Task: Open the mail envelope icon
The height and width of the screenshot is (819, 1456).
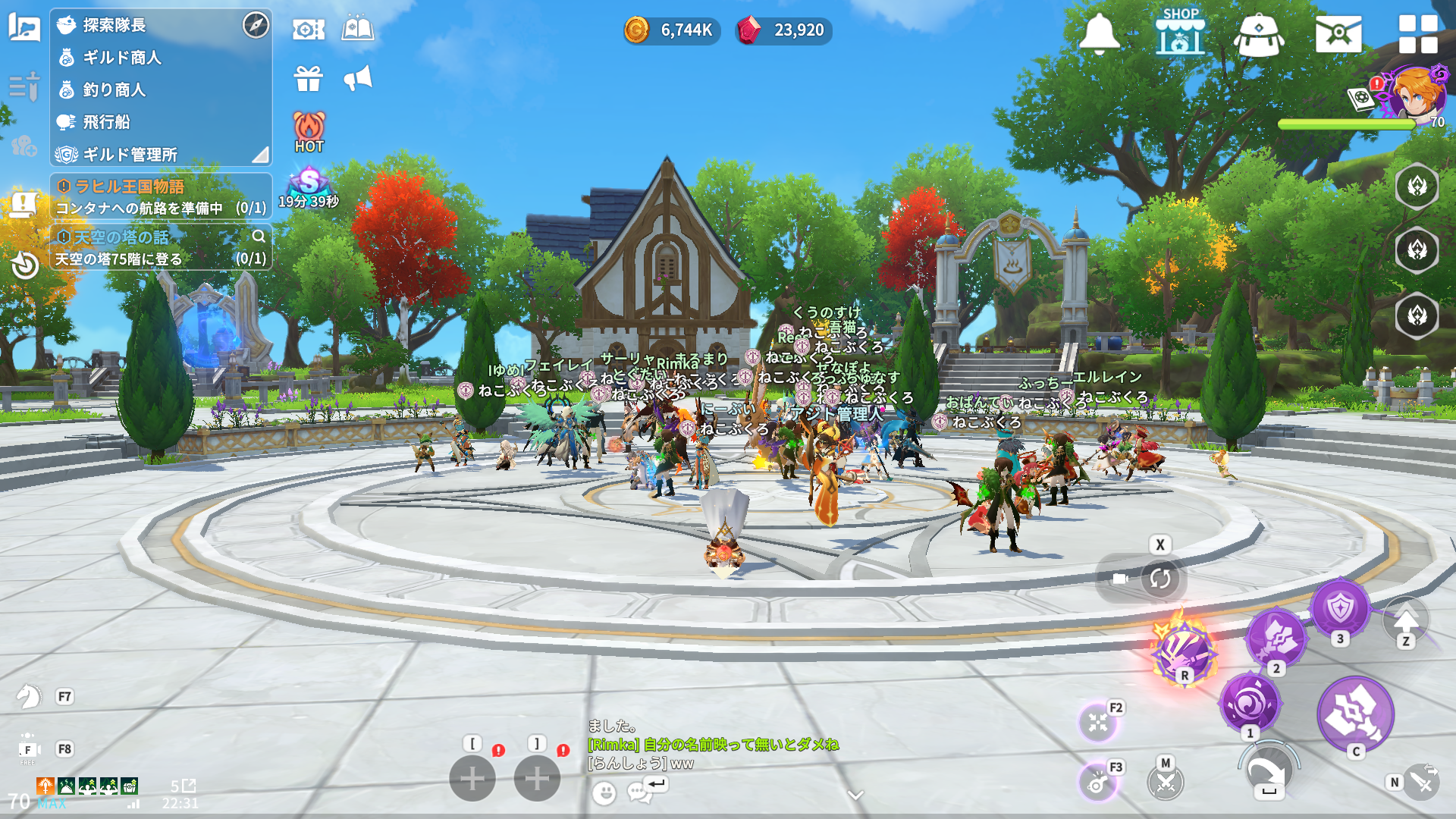Action: pyautogui.click(x=1338, y=34)
